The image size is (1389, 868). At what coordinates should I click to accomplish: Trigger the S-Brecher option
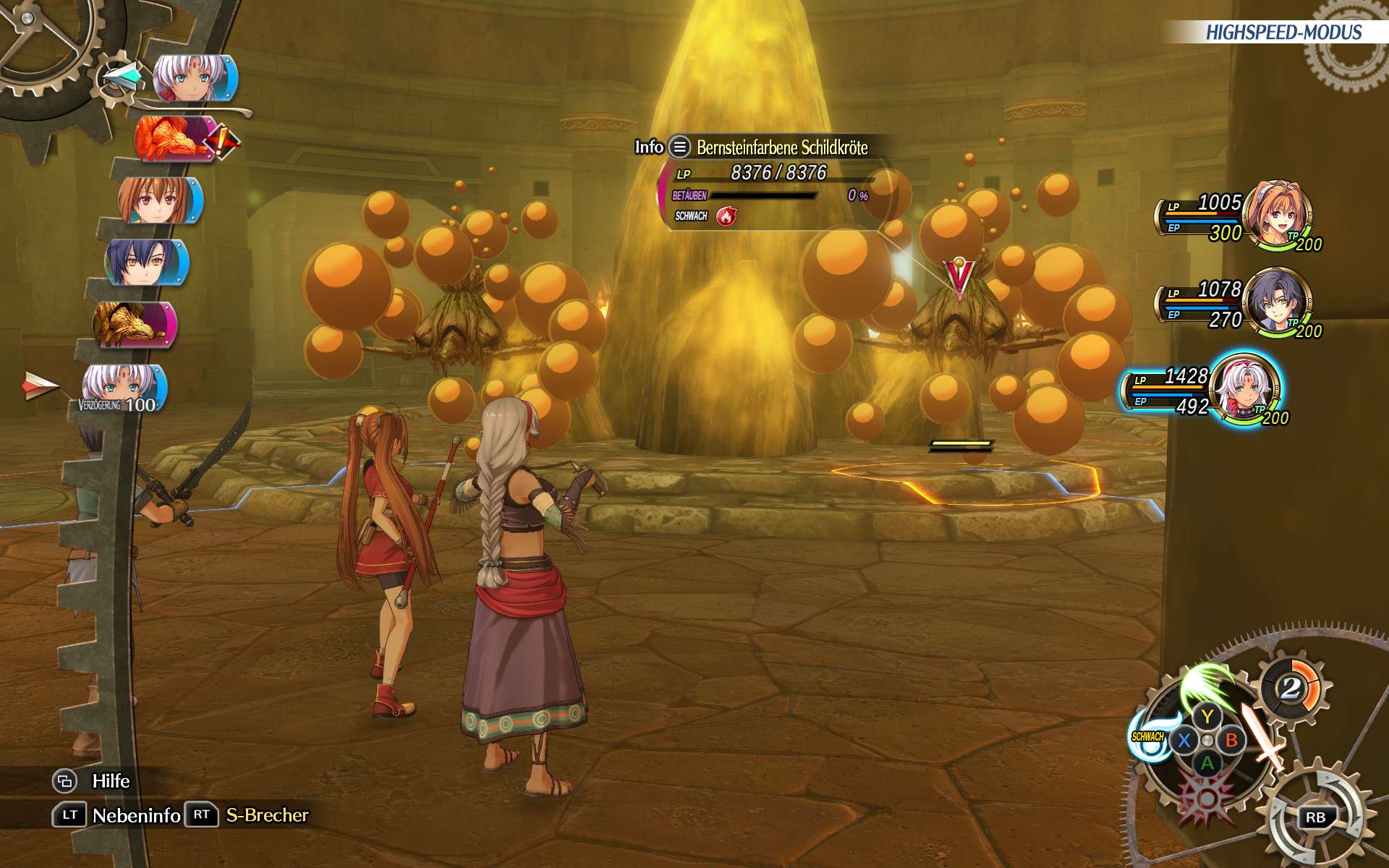point(267,815)
